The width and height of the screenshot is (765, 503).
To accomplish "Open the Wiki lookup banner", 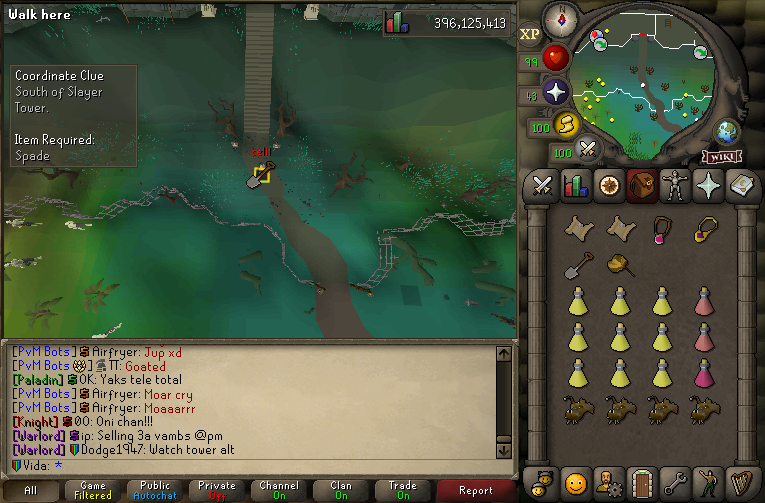I will (x=721, y=156).
